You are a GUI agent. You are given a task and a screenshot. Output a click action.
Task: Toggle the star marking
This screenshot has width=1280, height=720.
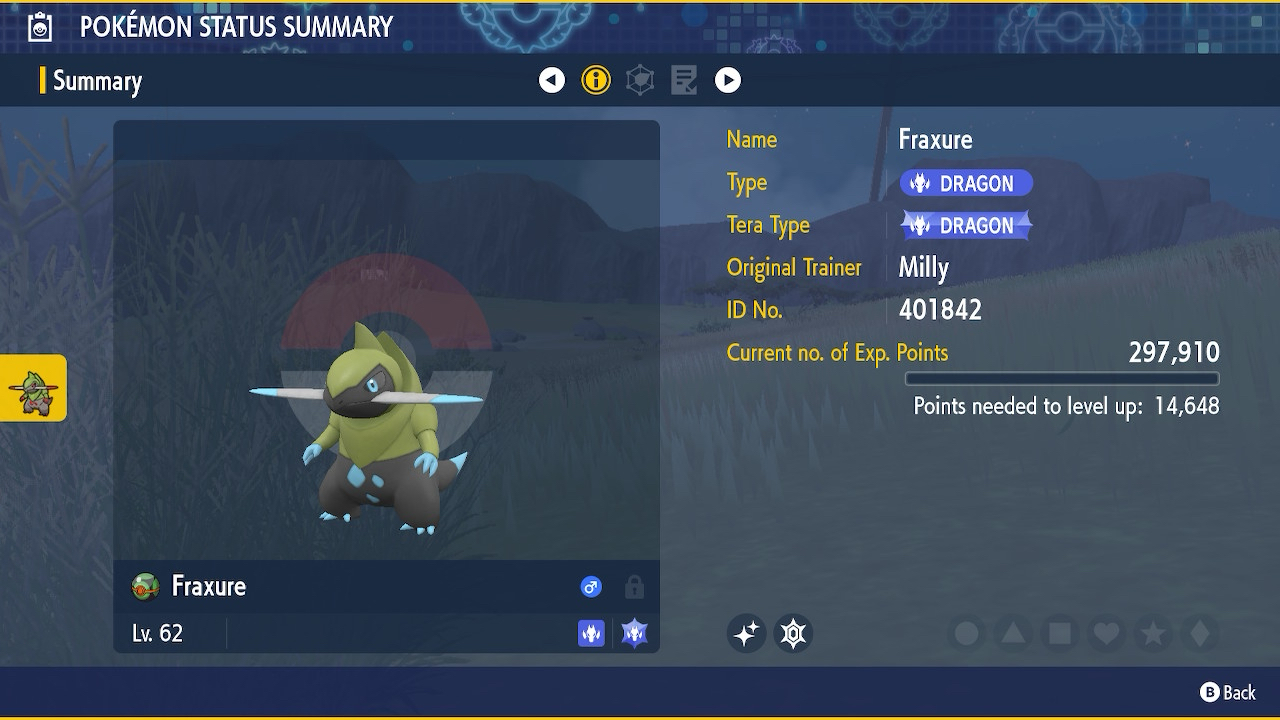[1152, 633]
